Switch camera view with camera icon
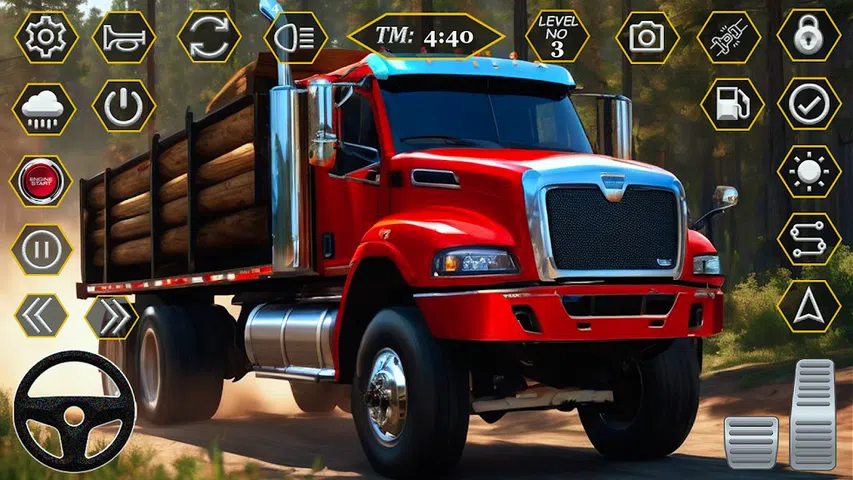Screen dimensions: 853x480 647,37
